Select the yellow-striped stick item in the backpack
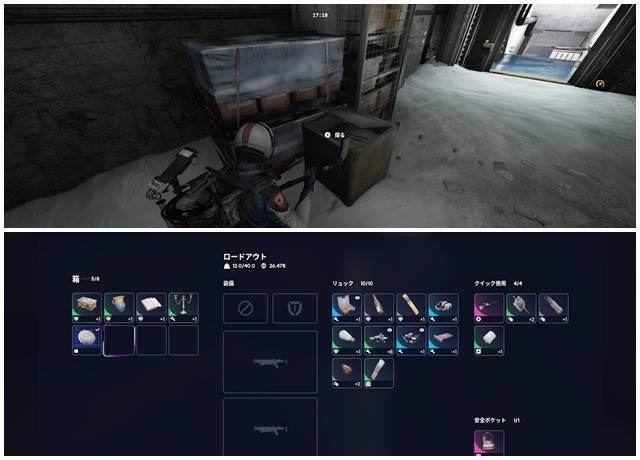The image size is (640, 460). pos(411,308)
